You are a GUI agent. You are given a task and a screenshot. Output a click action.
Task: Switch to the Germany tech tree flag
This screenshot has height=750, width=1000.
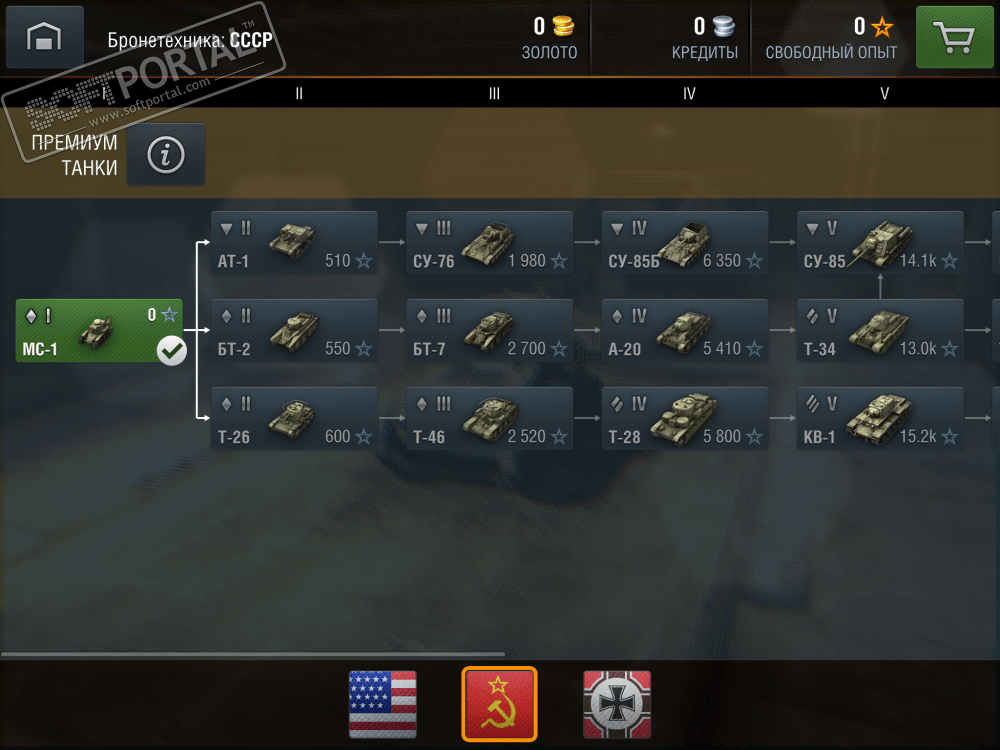tap(617, 704)
